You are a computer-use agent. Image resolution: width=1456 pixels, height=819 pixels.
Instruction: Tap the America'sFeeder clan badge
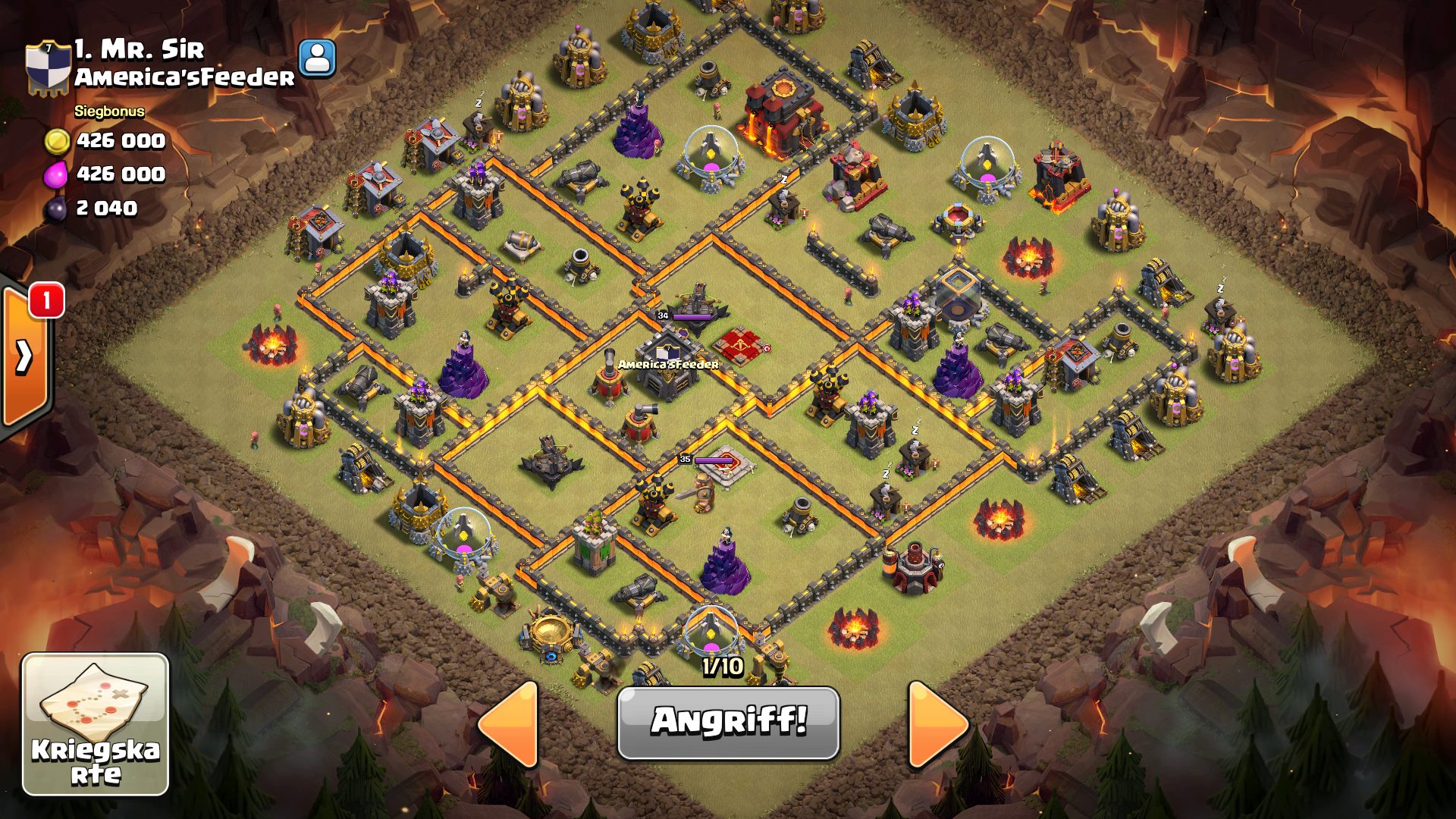click(48, 67)
